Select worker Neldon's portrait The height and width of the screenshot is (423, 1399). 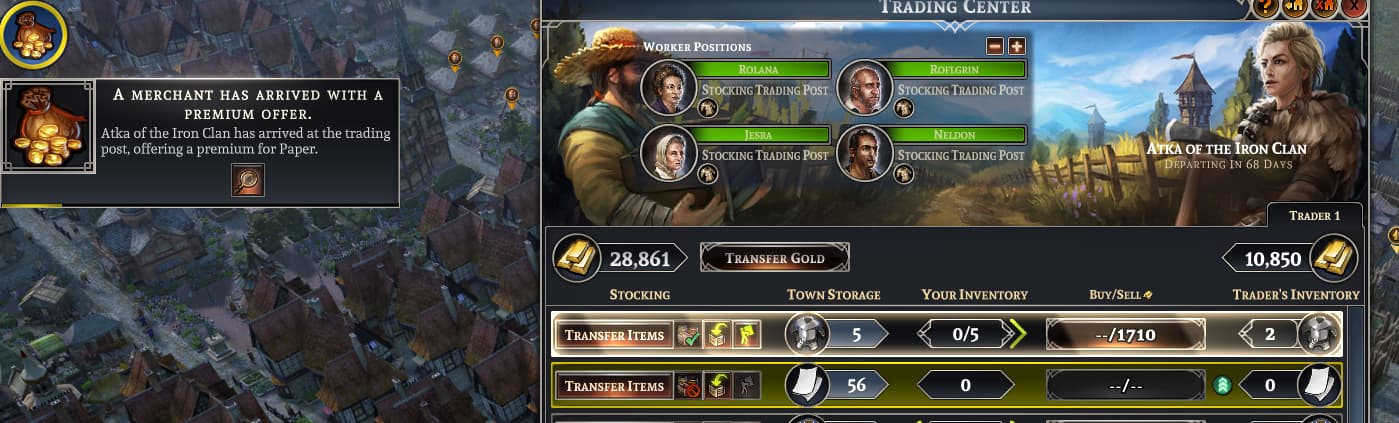pyautogui.click(x=864, y=153)
